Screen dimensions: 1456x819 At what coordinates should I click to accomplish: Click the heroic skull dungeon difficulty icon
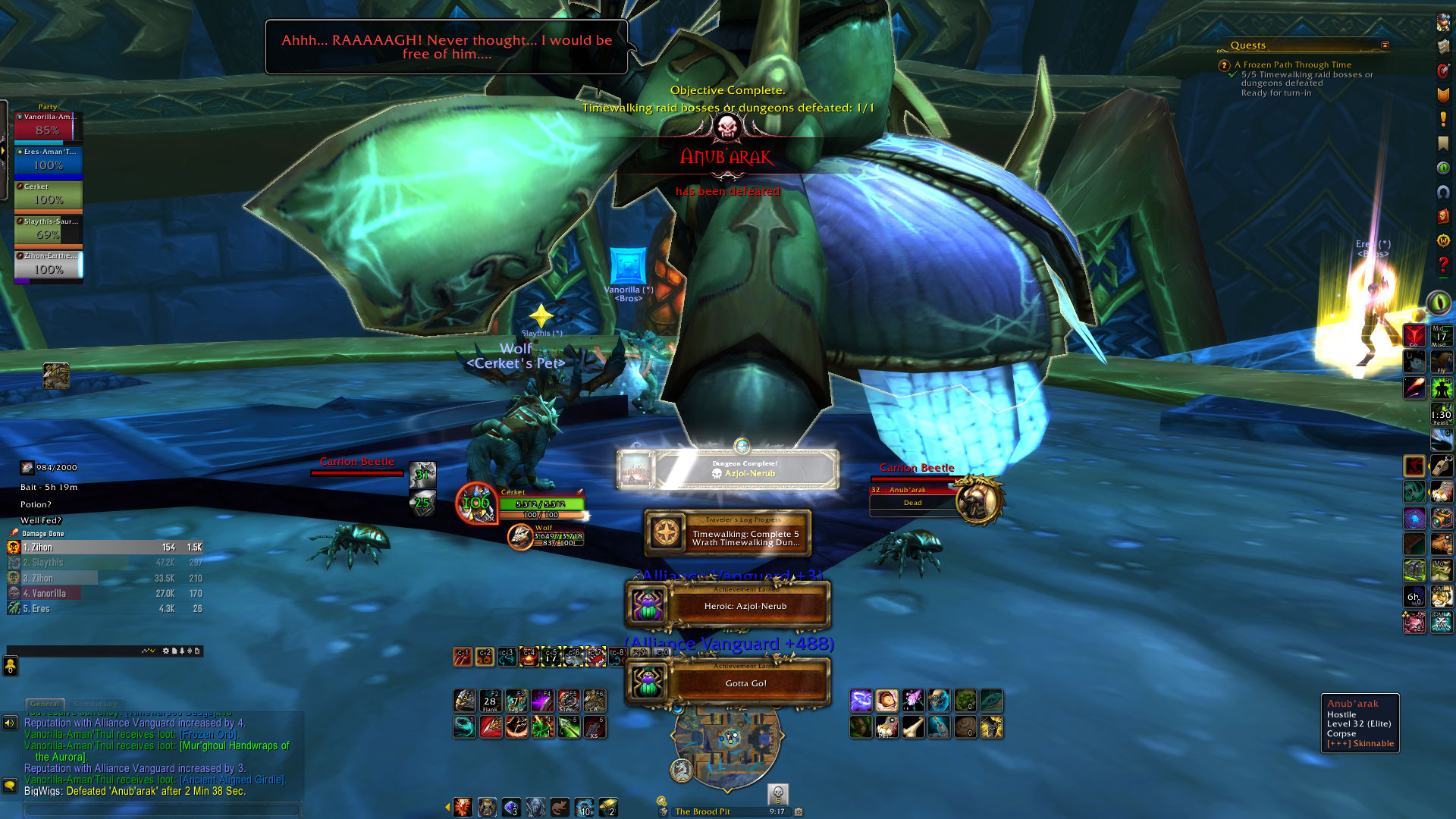777,793
